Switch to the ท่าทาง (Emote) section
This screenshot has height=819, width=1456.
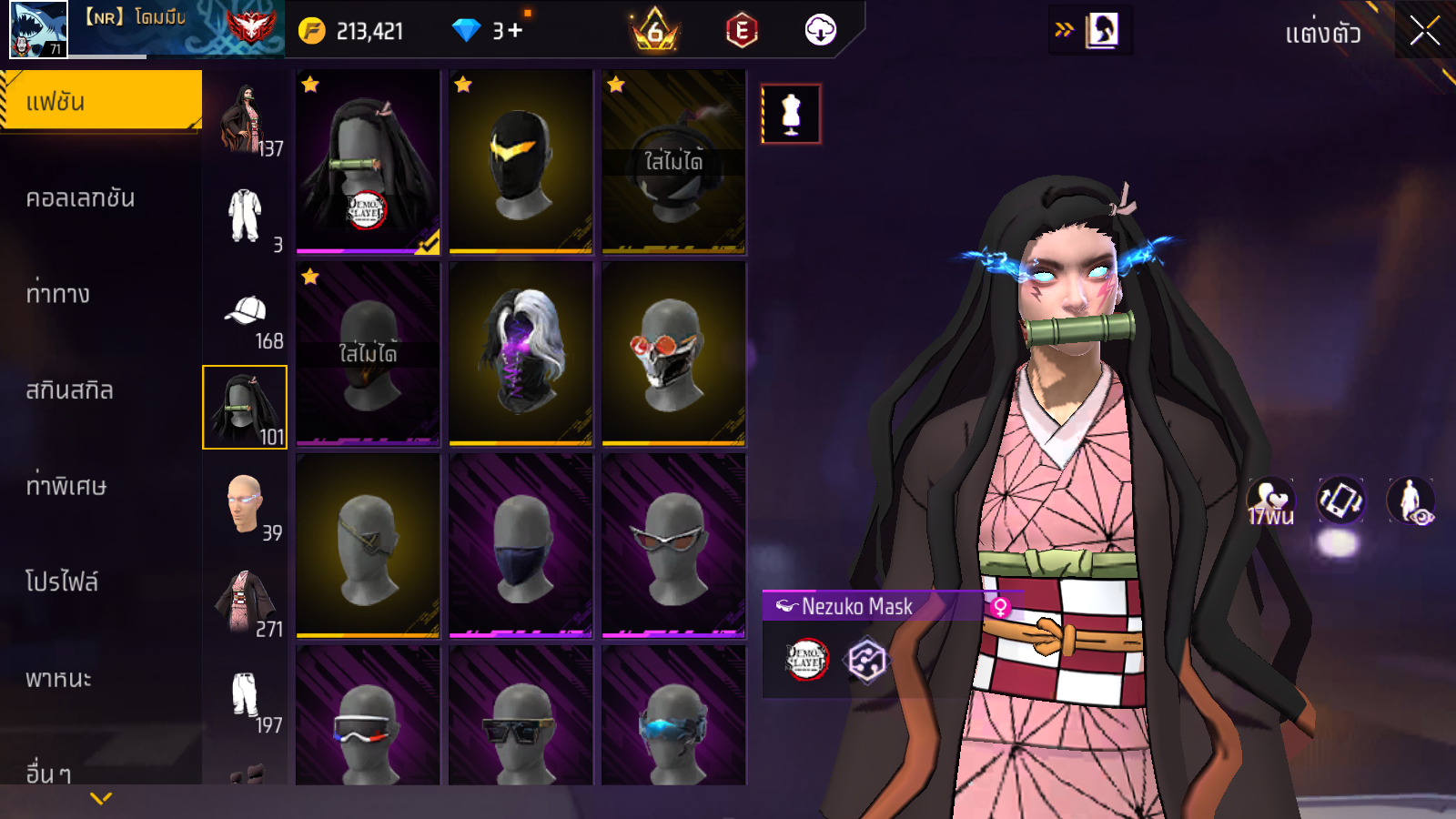(x=58, y=294)
